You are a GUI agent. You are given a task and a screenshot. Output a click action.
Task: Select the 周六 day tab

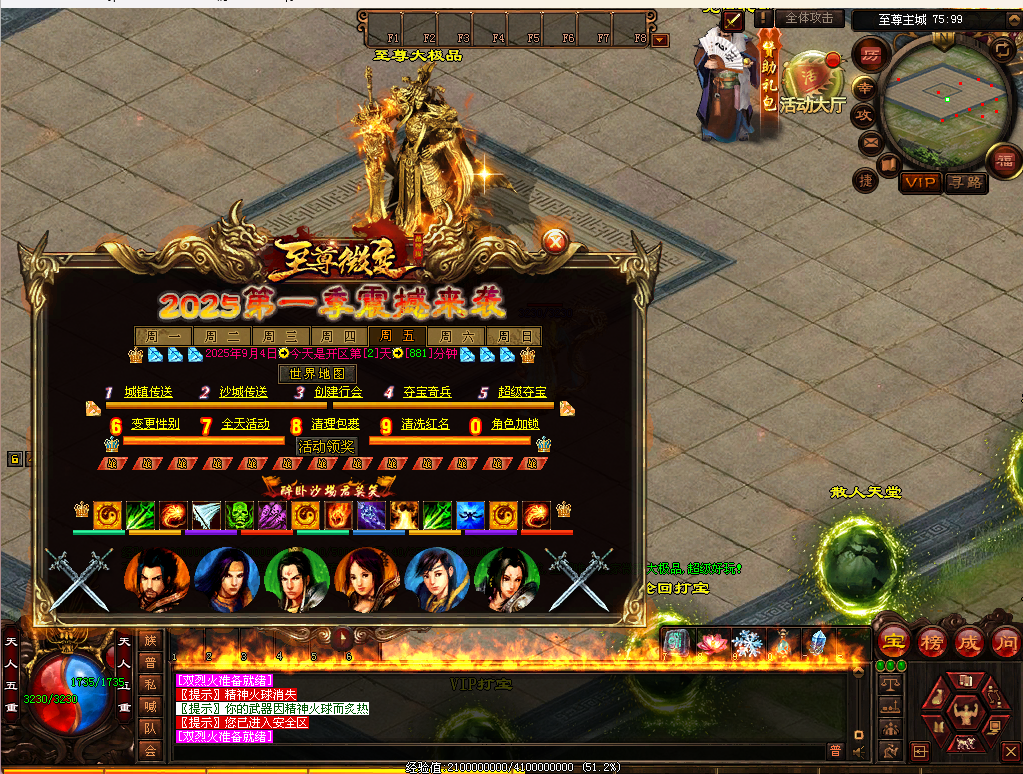pyautogui.click(x=458, y=337)
